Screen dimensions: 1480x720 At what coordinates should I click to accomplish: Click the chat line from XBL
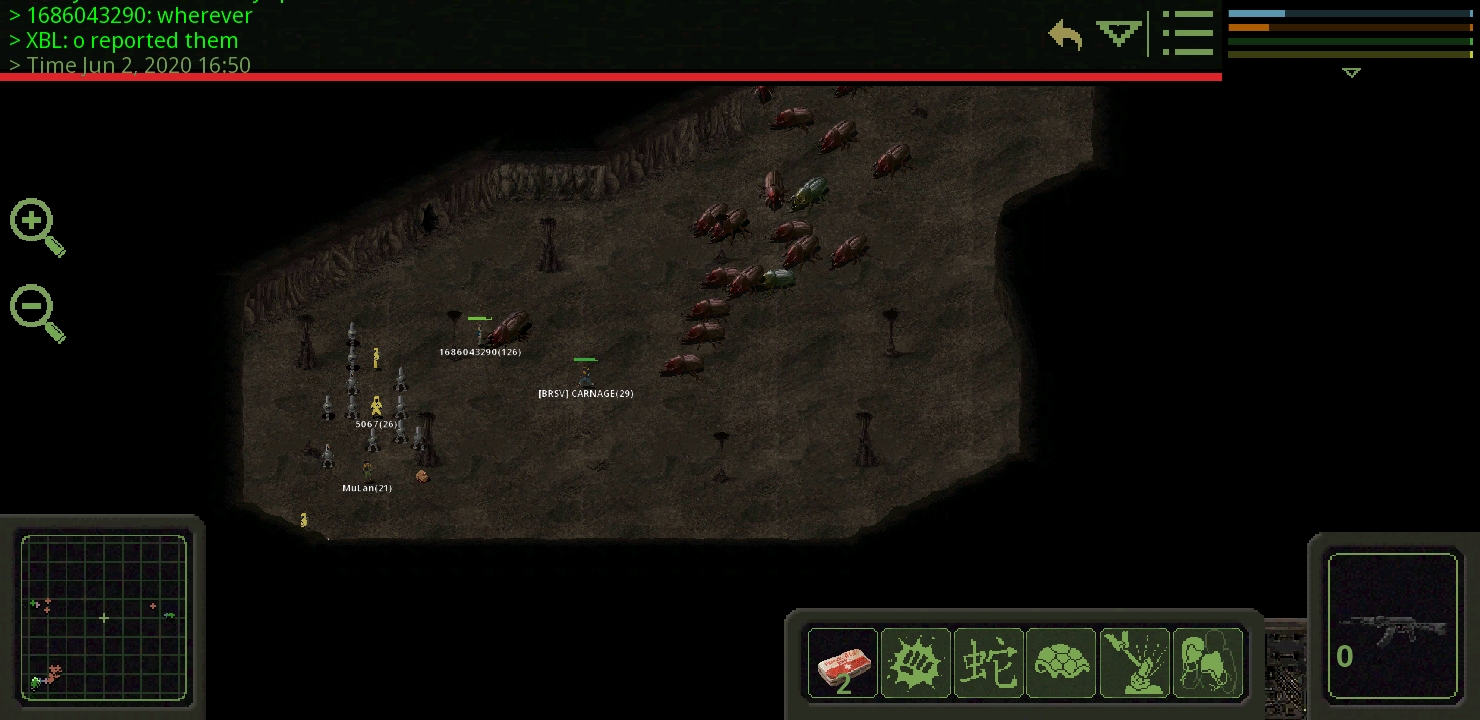pos(124,40)
